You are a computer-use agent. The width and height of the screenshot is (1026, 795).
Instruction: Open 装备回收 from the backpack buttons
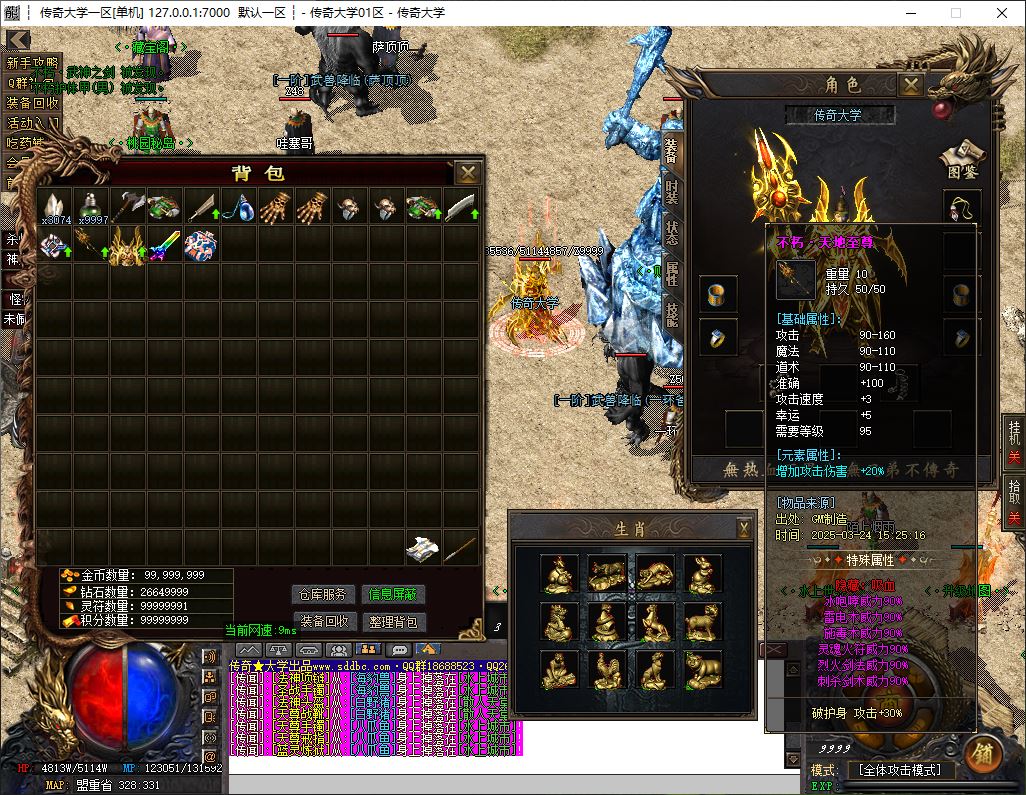pos(323,621)
